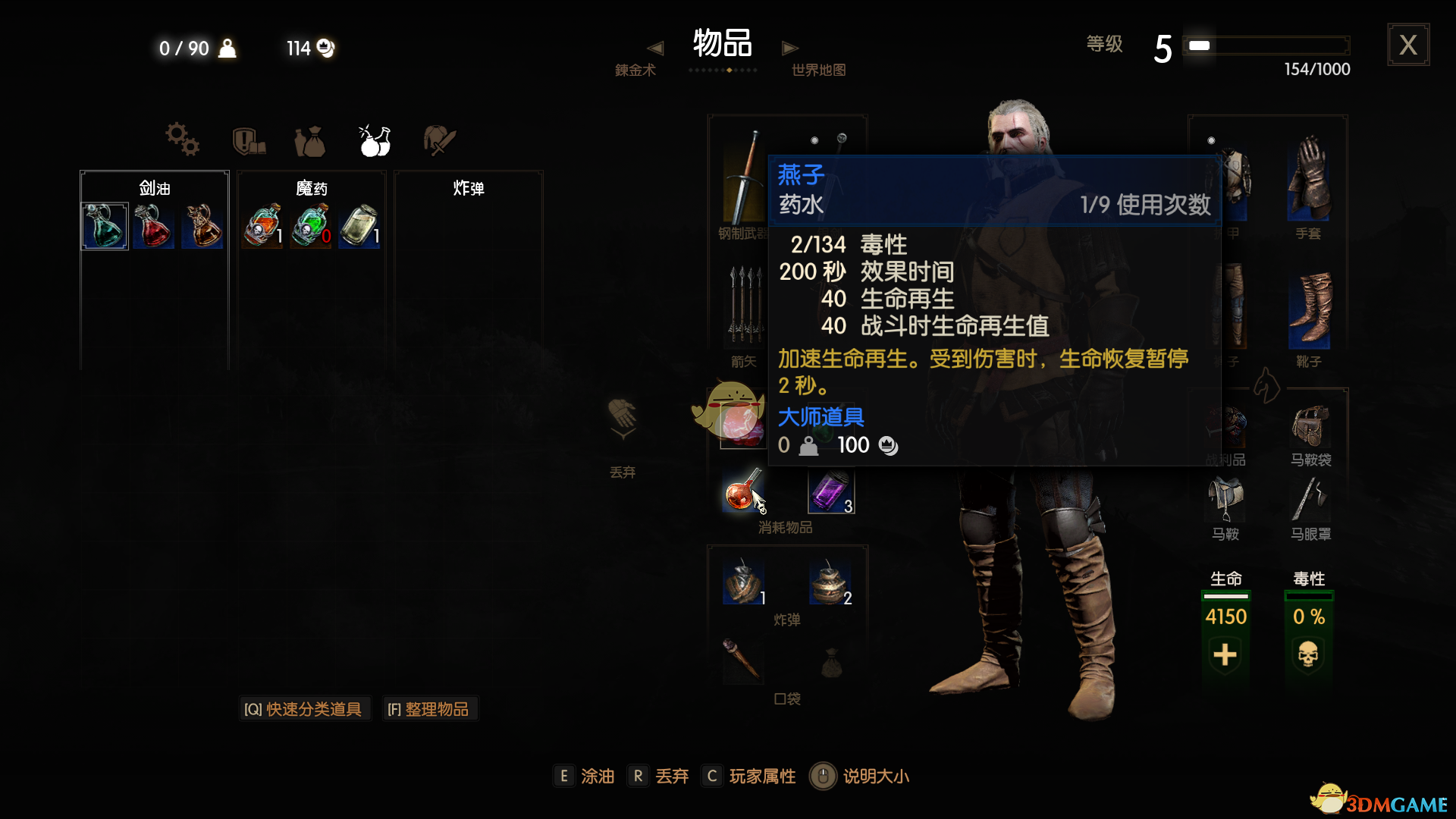Click the 马鞍 saddle slot icon

coord(1225,497)
